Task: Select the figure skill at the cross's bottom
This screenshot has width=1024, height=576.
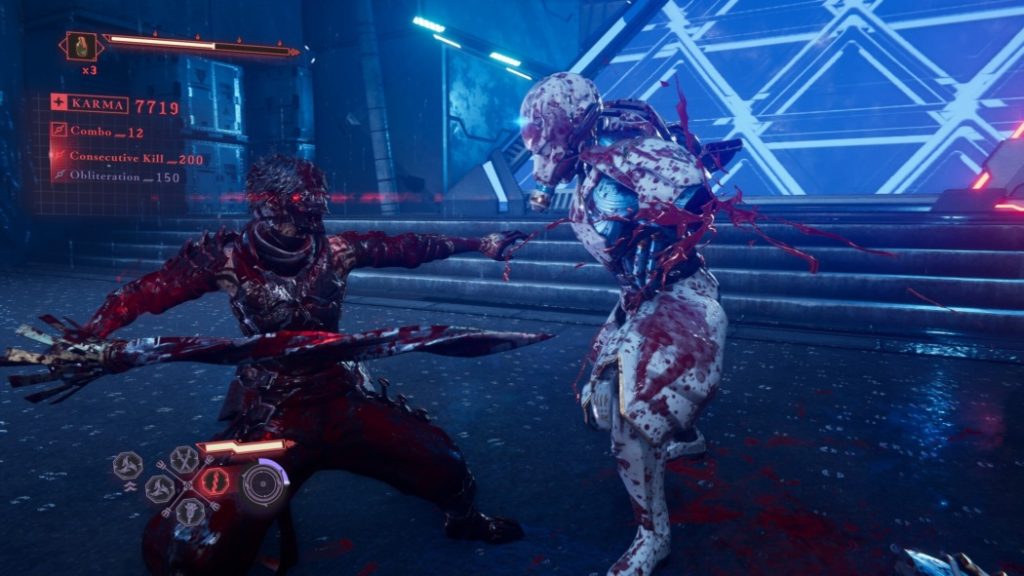Action: coord(191,511)
